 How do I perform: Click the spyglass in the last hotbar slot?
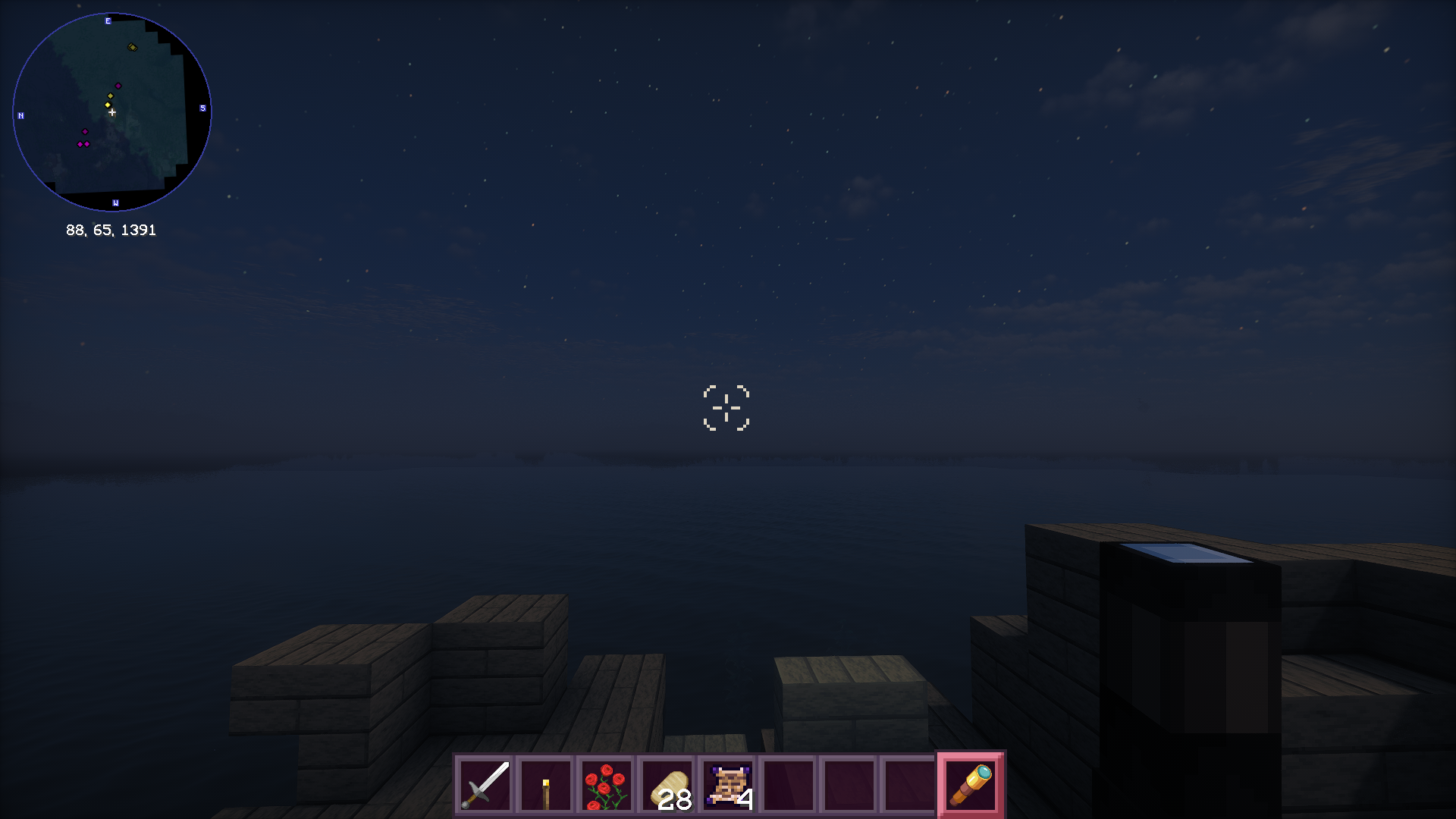tap(970, 784)
